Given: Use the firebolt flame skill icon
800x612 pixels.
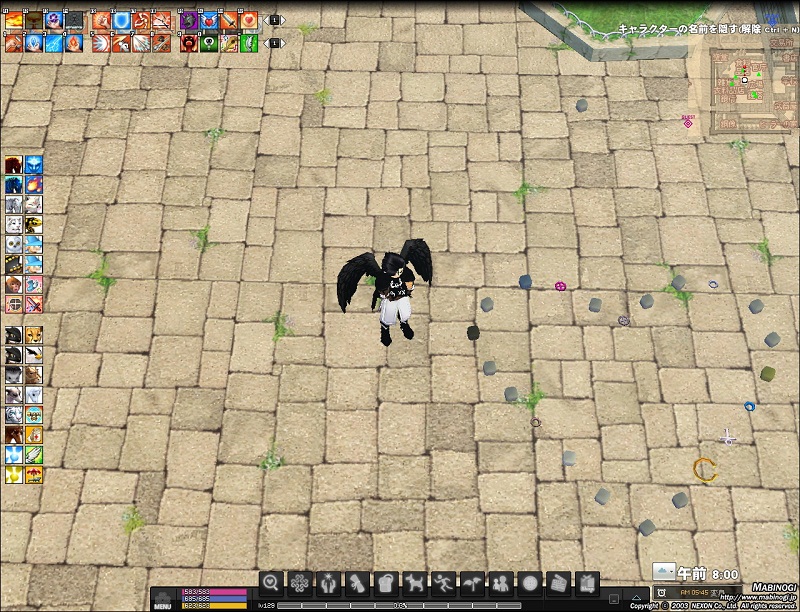Looking at the screenshot, I should click(72, 43).
